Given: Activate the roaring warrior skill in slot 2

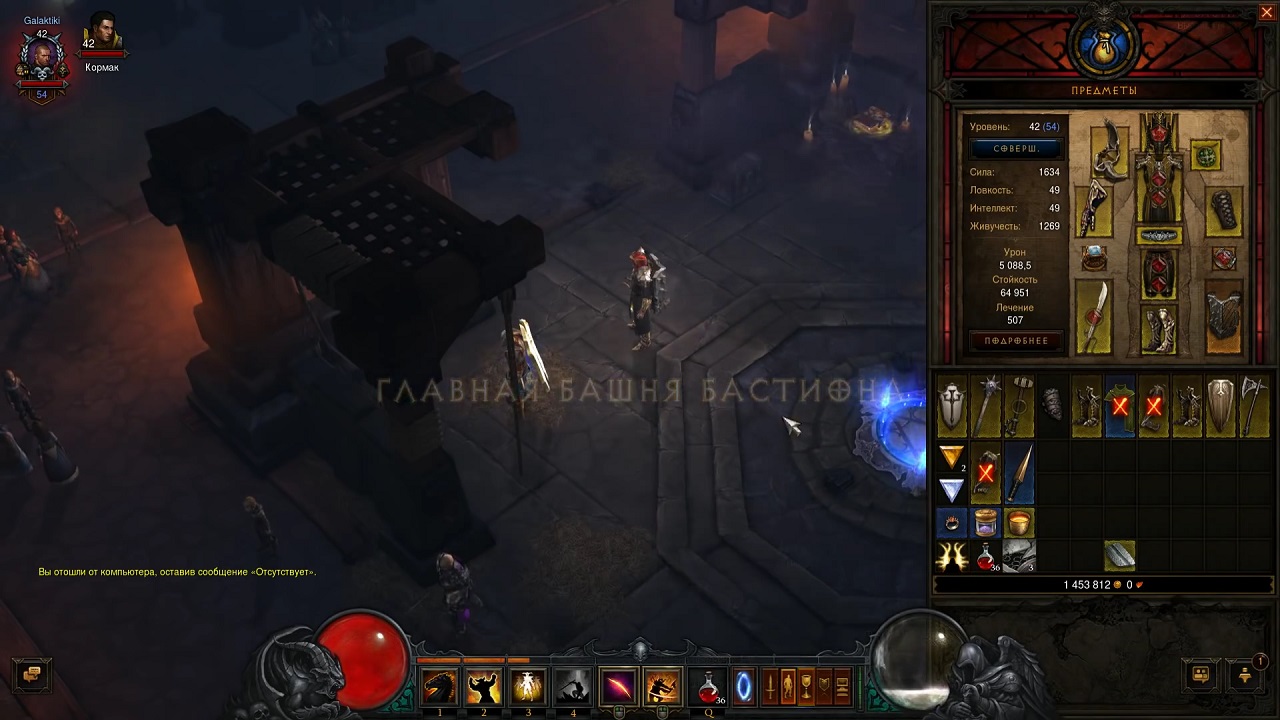Looking at the screenshot, I should coord(484,687).
